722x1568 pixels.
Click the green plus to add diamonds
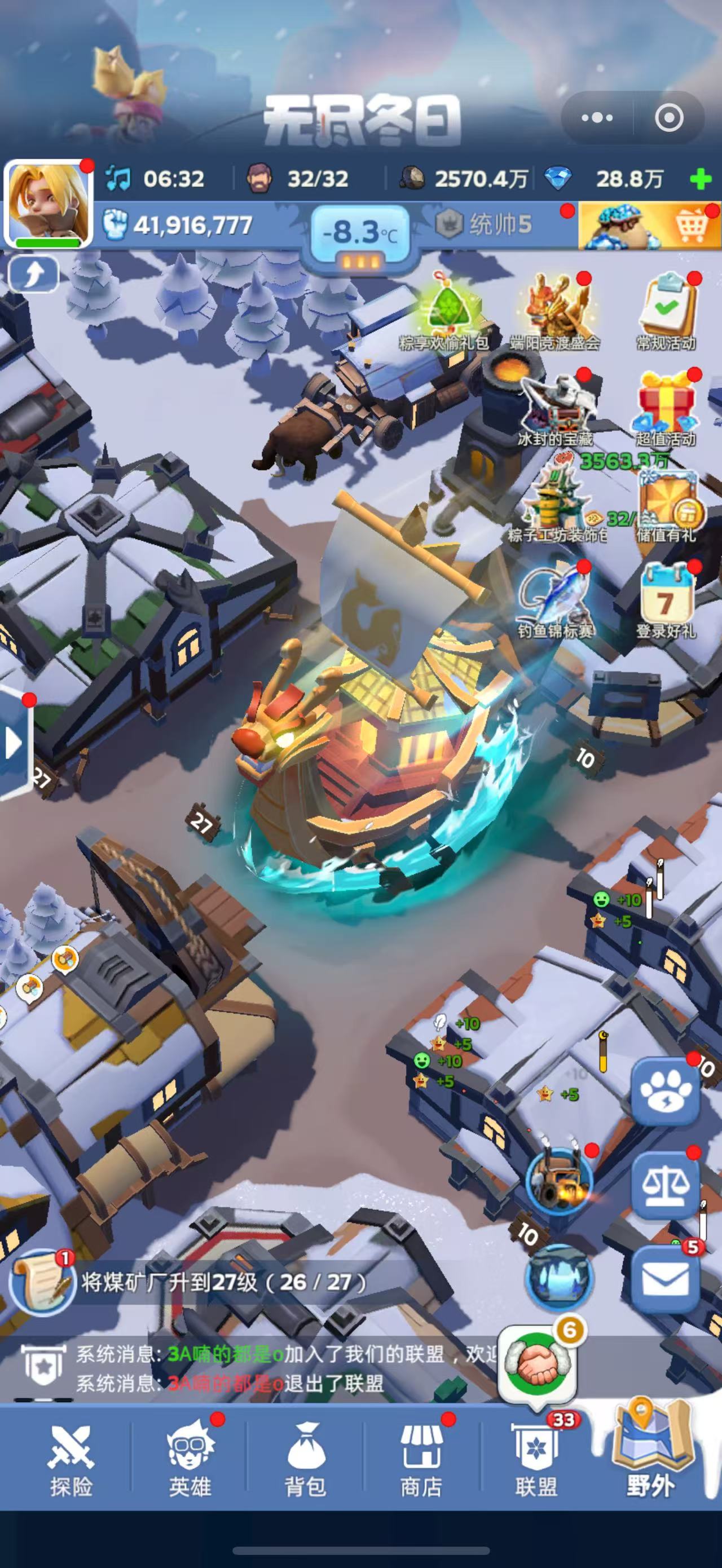click(x=701, y=179)
